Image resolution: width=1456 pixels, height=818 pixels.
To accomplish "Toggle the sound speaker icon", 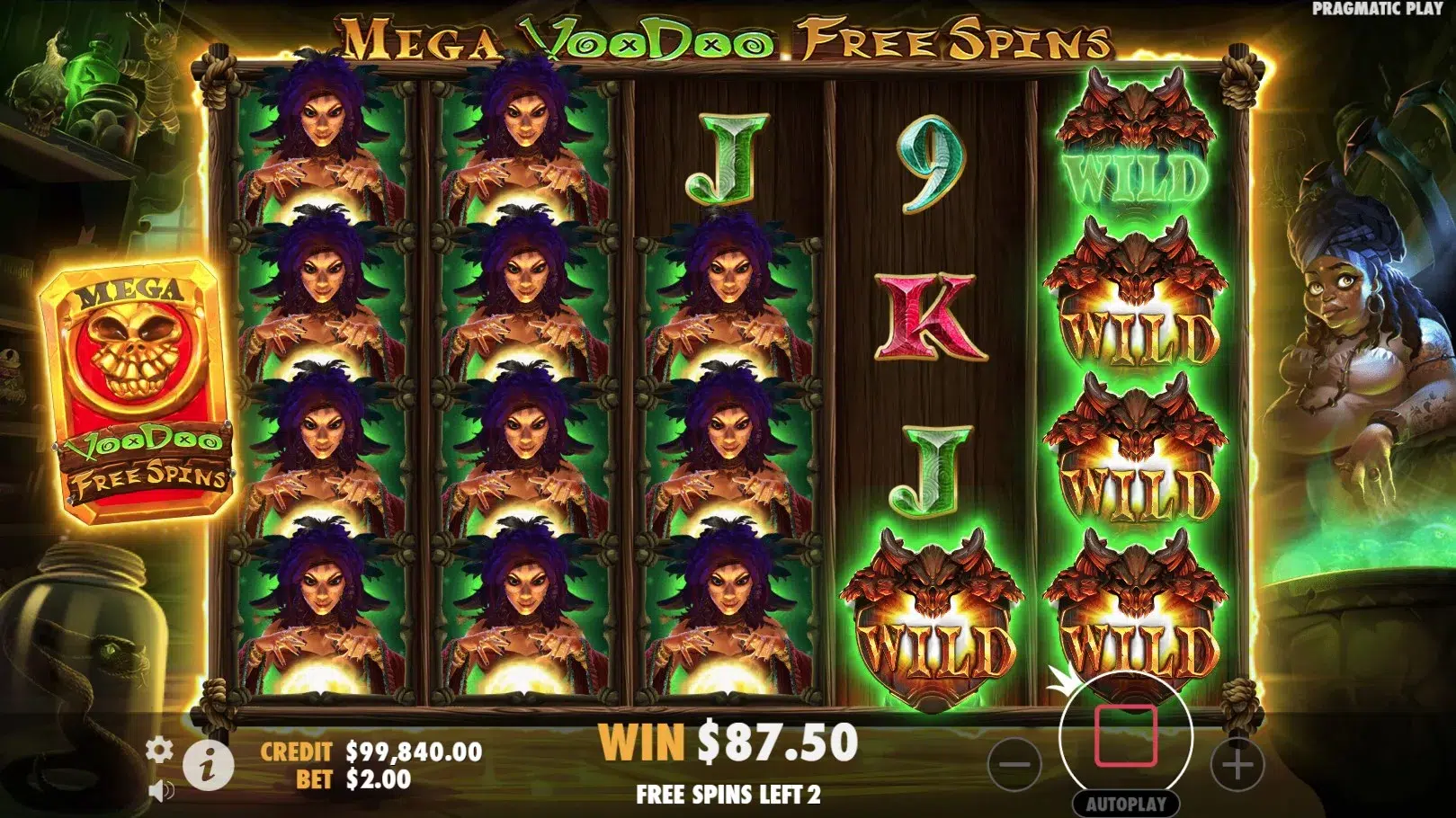I will pos(161,791).
